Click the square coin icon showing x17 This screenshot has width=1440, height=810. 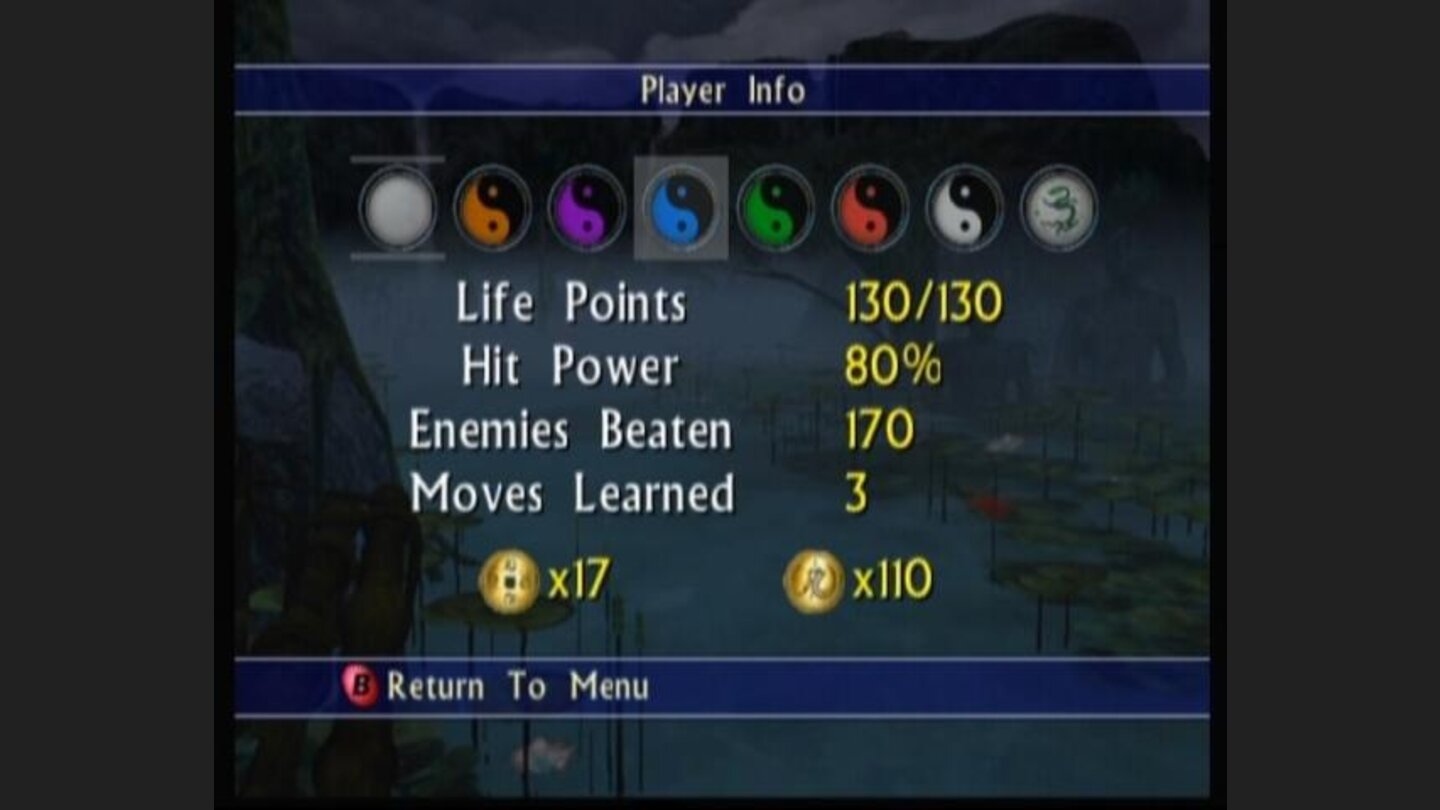[x=510, y=576]
